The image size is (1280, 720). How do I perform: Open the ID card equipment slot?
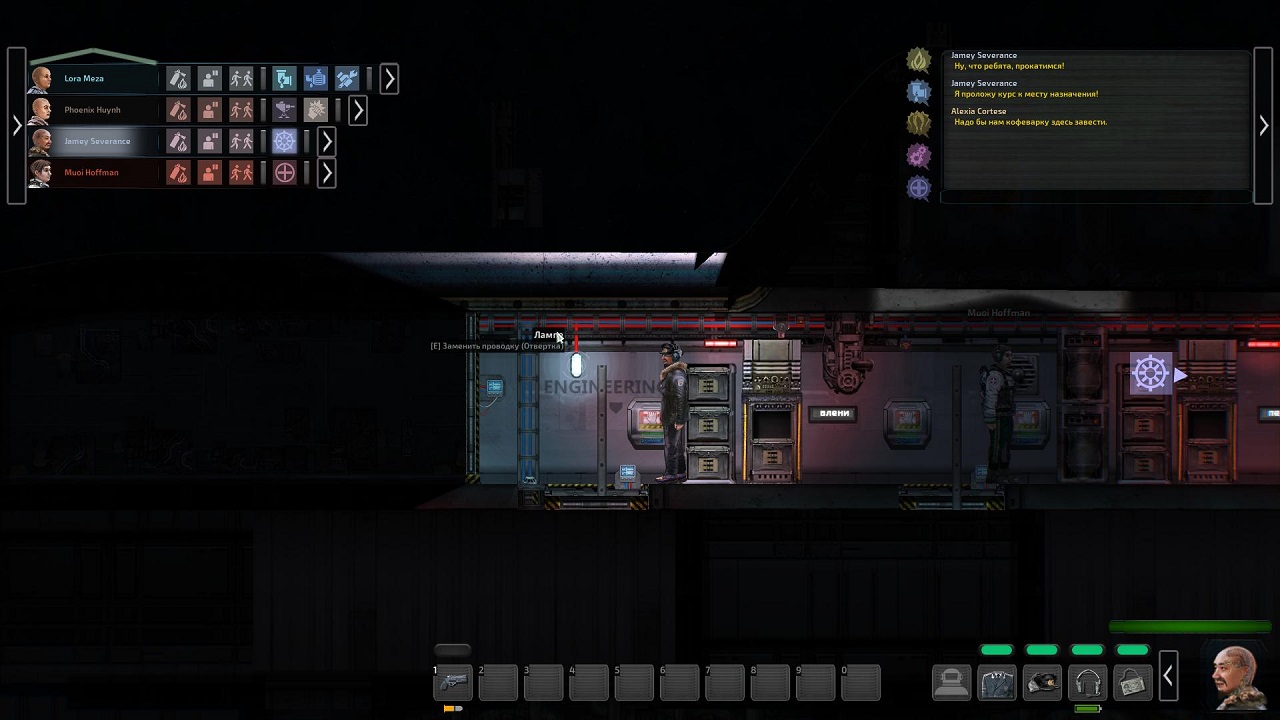1133,682
